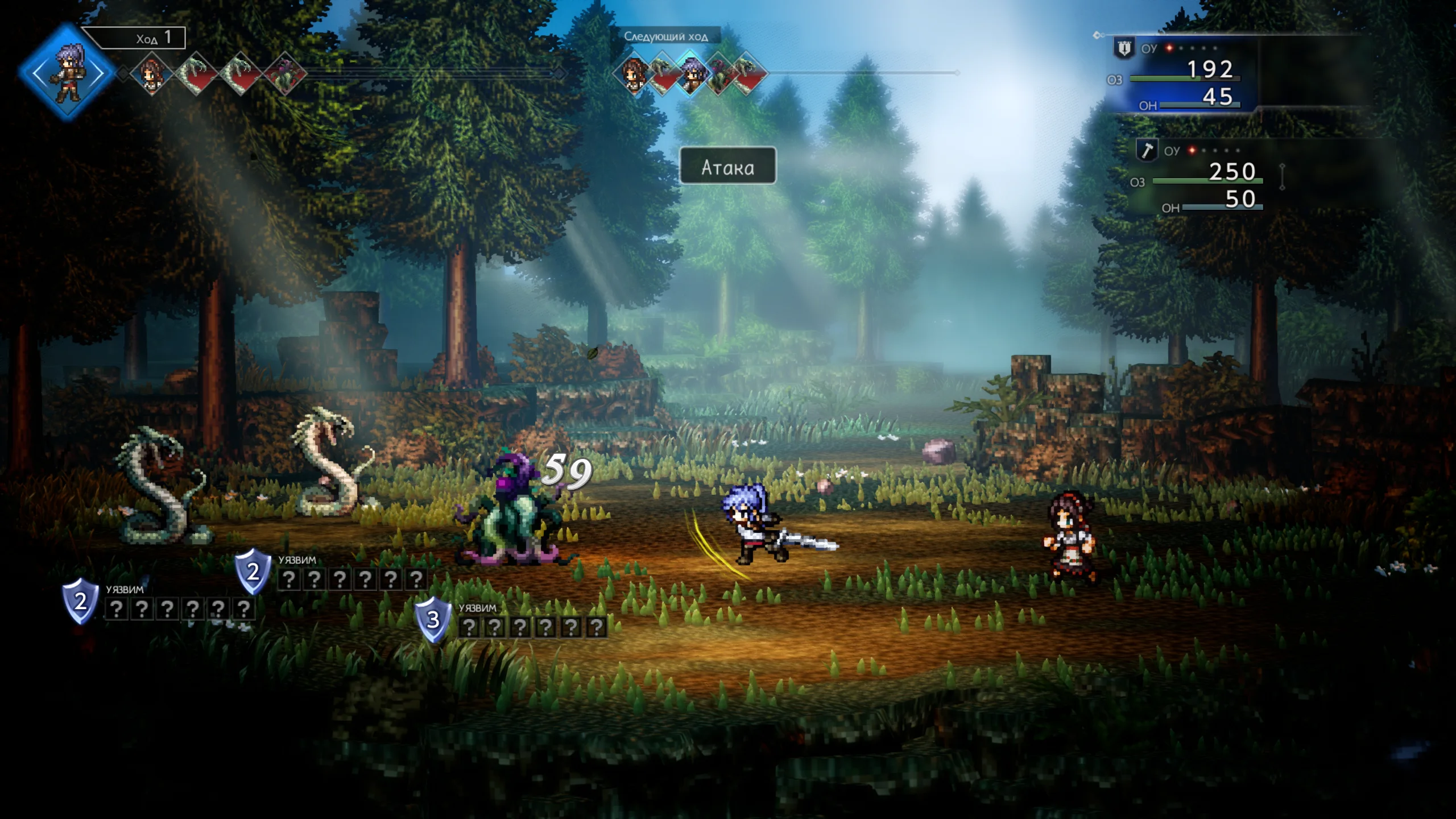Pick the purple plant monster portrait in the Ход 1 row
1456x819 pixels.
[284, 74]
